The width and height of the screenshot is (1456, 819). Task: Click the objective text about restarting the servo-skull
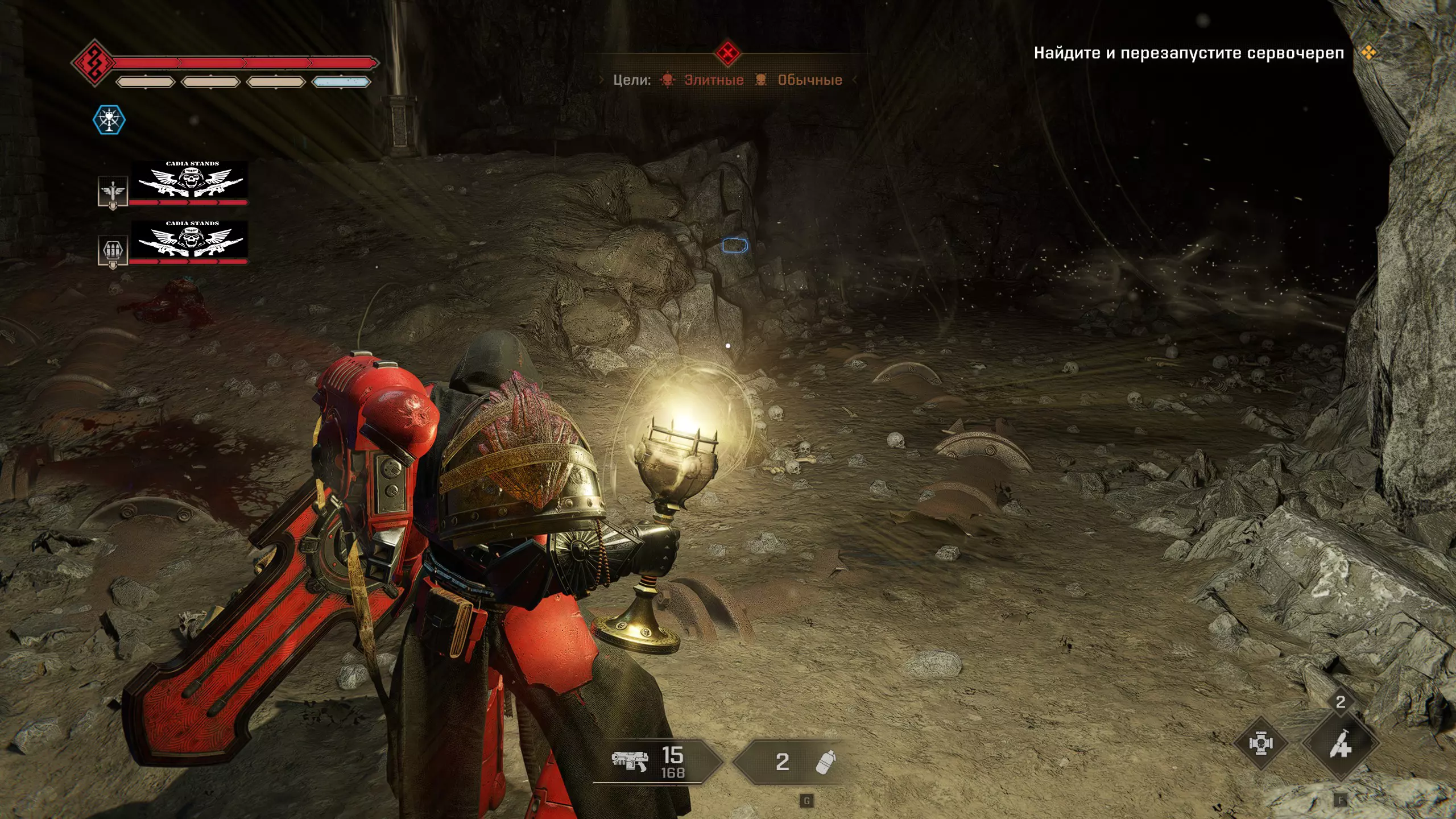coord(1189,53)
